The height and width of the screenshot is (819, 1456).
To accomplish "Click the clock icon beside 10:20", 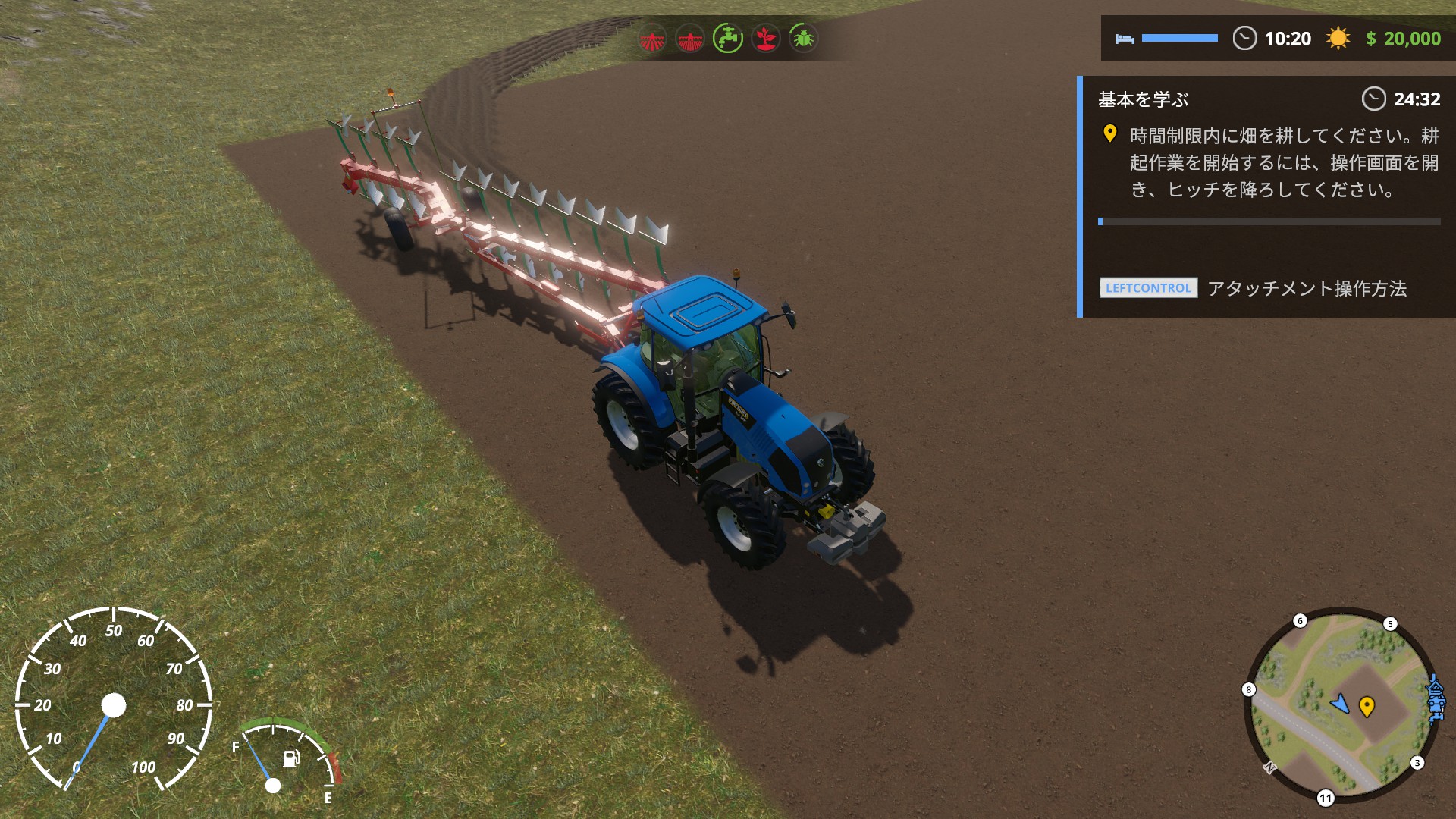I will pyautogui.click(x=1244, y=38).
